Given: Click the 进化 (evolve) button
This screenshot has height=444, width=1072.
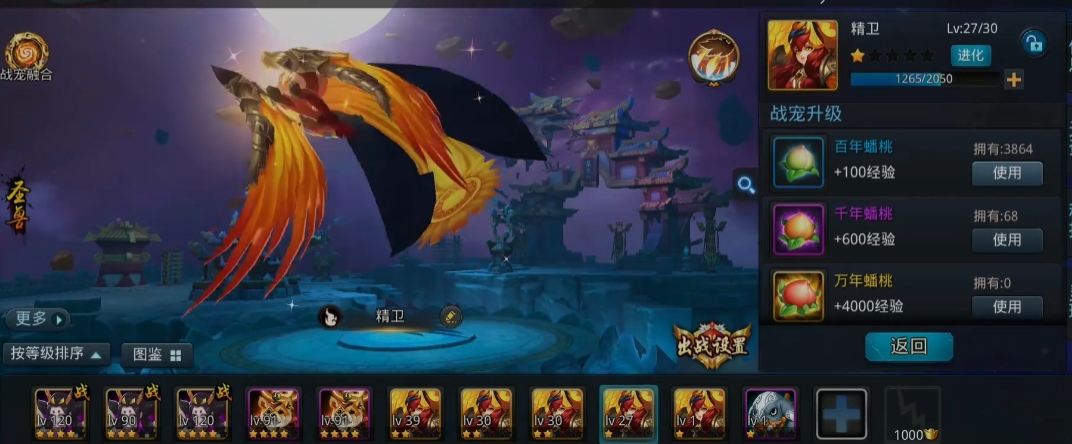Looking at the screenshot, I should click(x=970, y=55).
